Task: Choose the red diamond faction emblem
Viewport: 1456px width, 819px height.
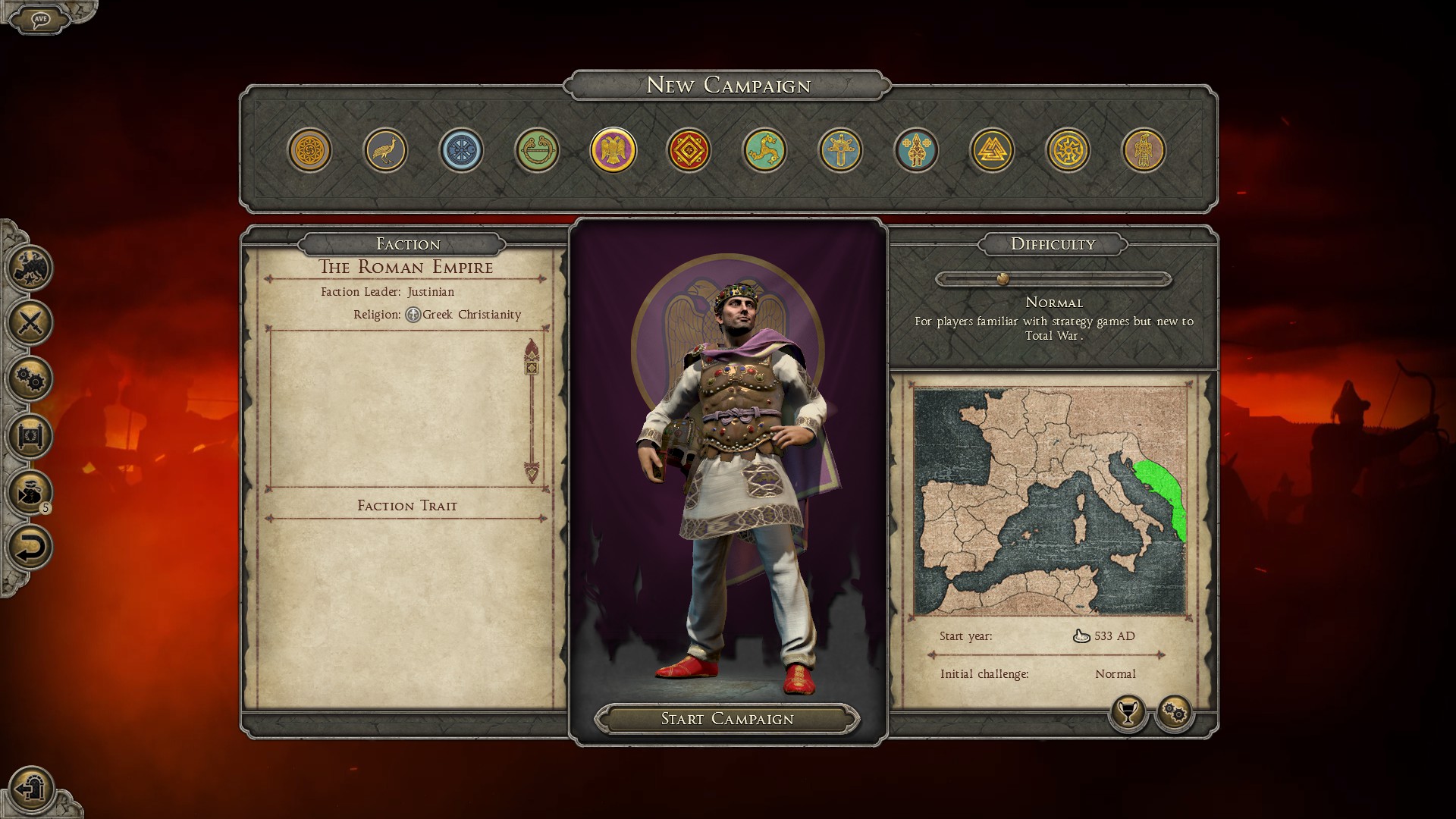Action: coord(689,150)
